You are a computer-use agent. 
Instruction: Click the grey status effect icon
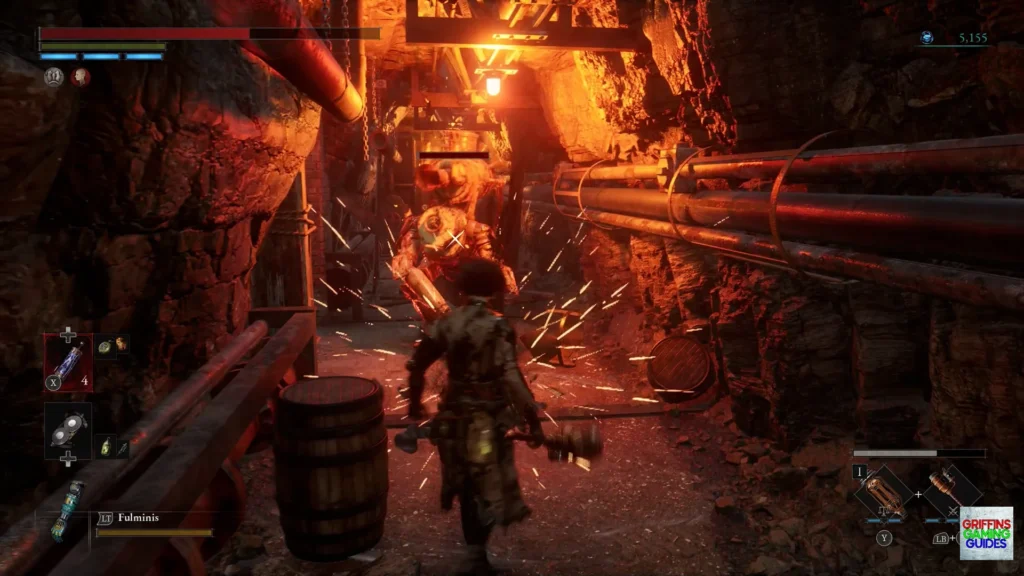pyautogui.click(x=53, y=77)
